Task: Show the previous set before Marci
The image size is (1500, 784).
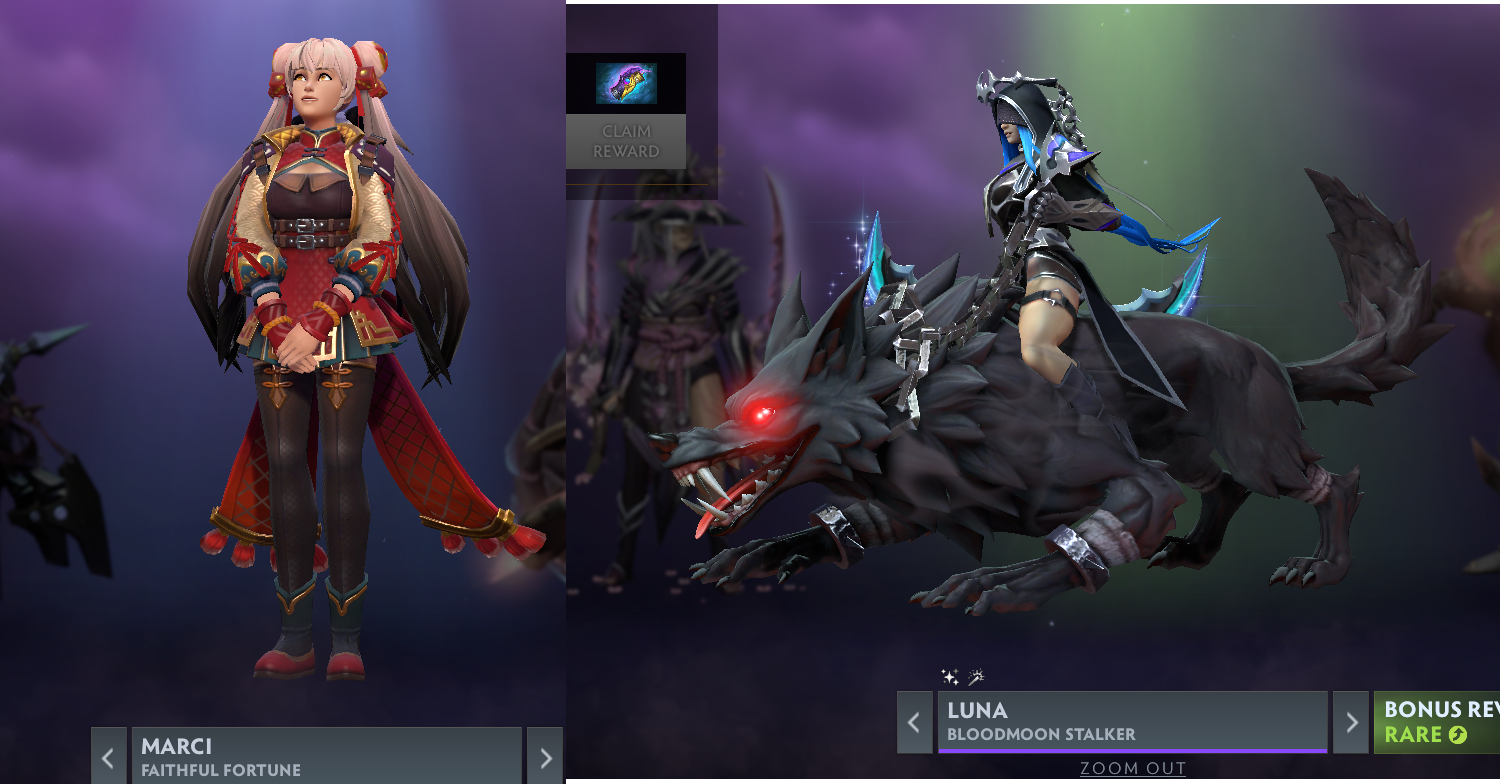Action: [109, 756]
